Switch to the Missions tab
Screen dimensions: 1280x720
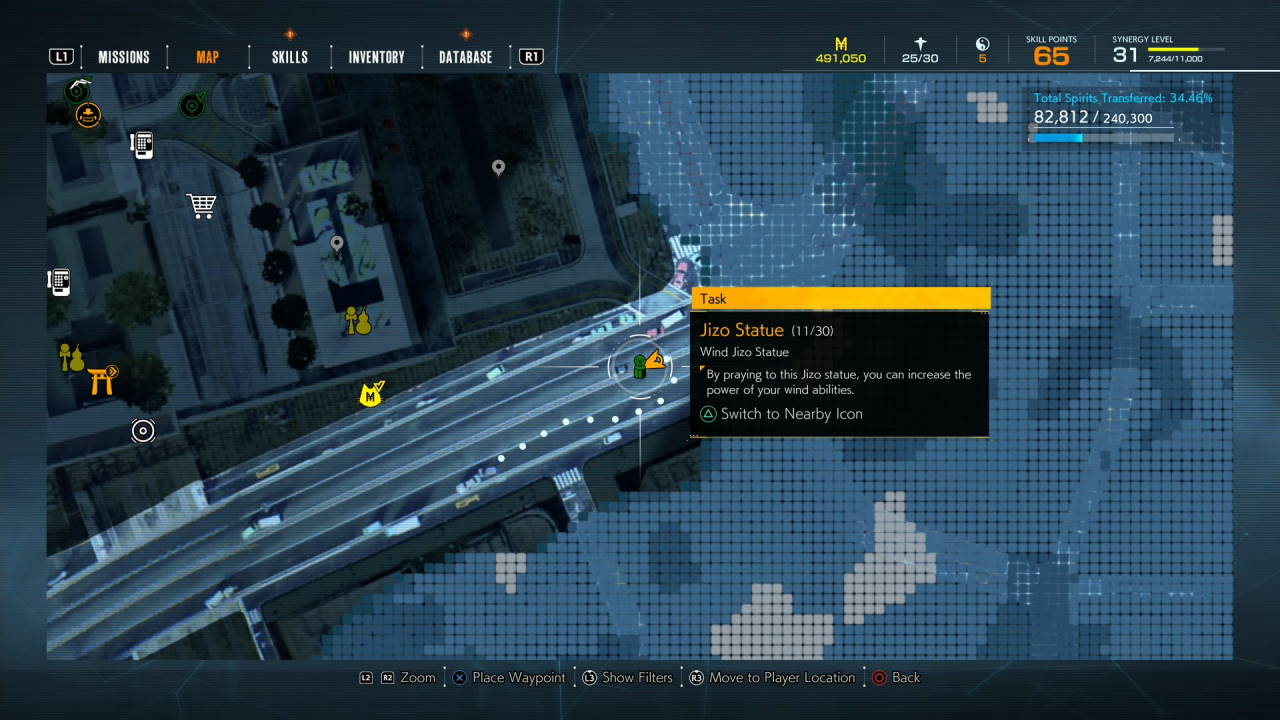tap(124, 57)
